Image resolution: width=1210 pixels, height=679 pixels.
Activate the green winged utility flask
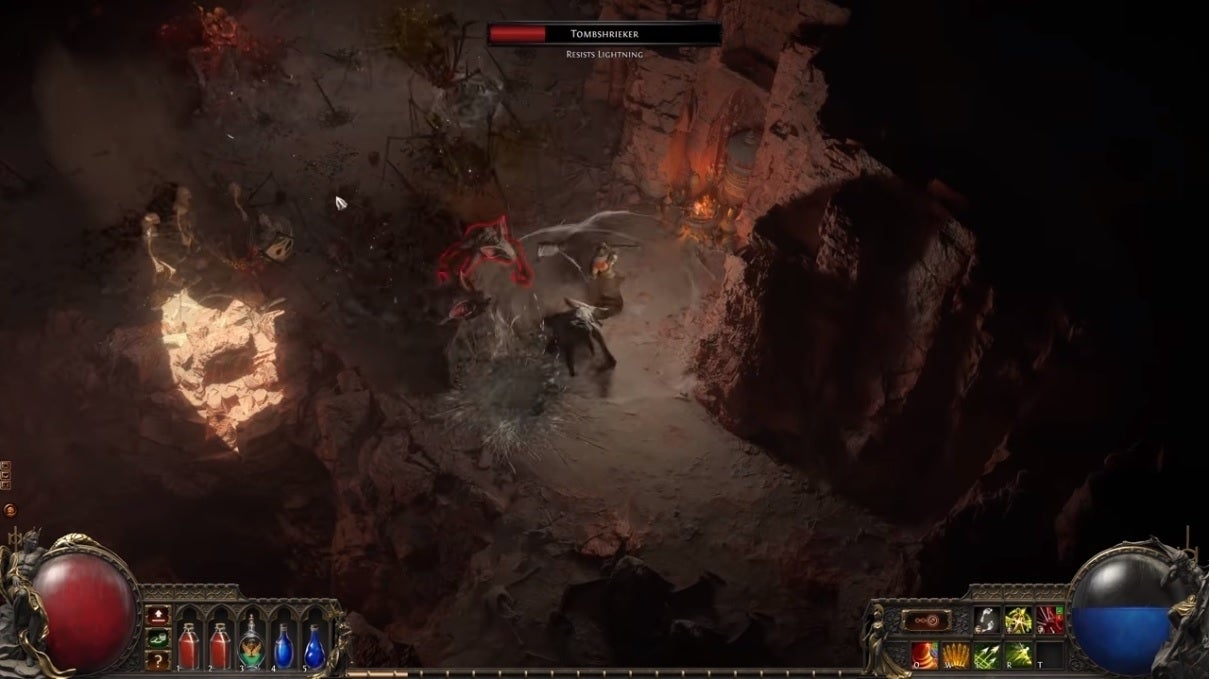[251, 643]
